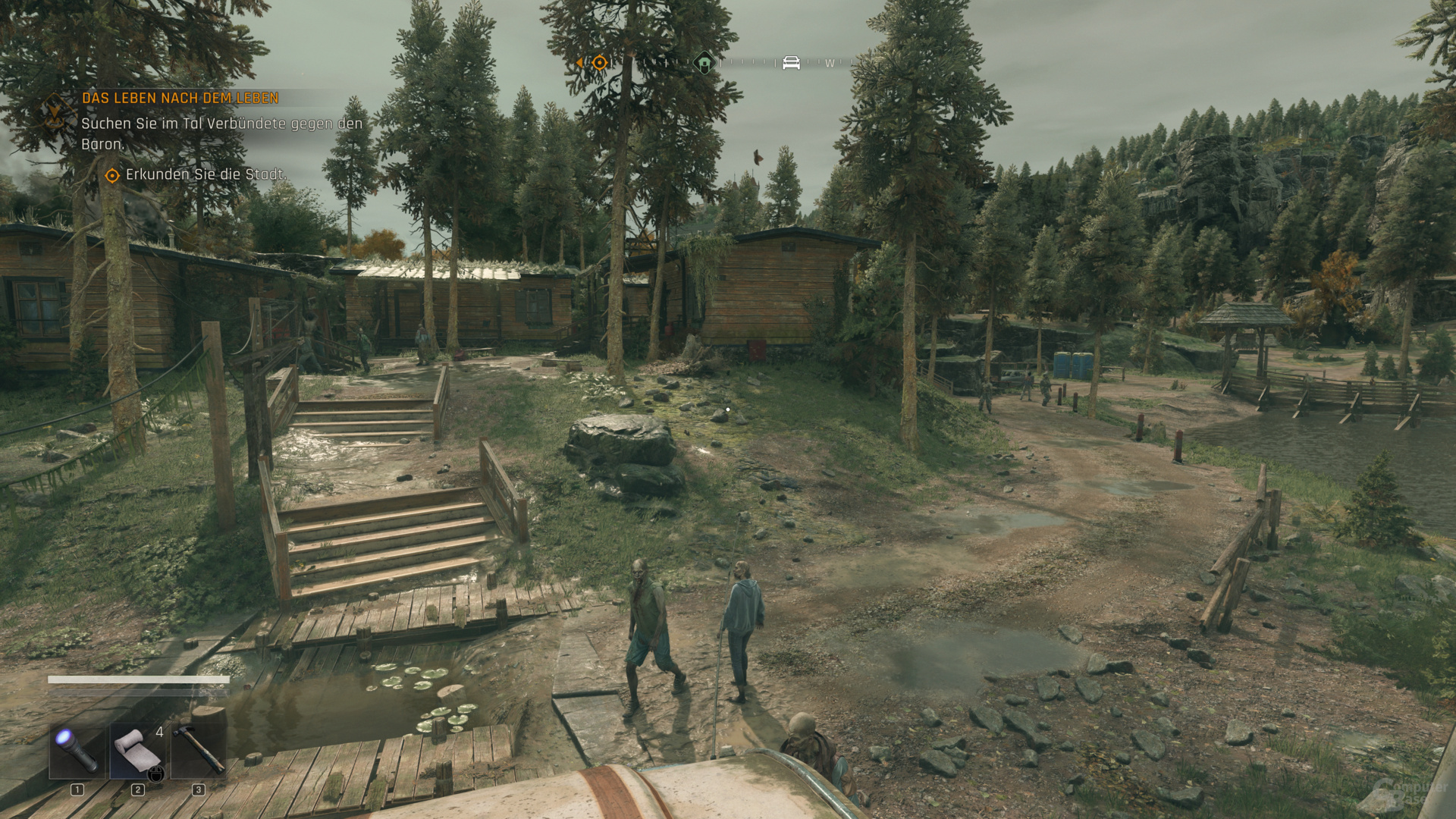Open the quest "Das Leben nach dem Leben"

click(180, 98)
